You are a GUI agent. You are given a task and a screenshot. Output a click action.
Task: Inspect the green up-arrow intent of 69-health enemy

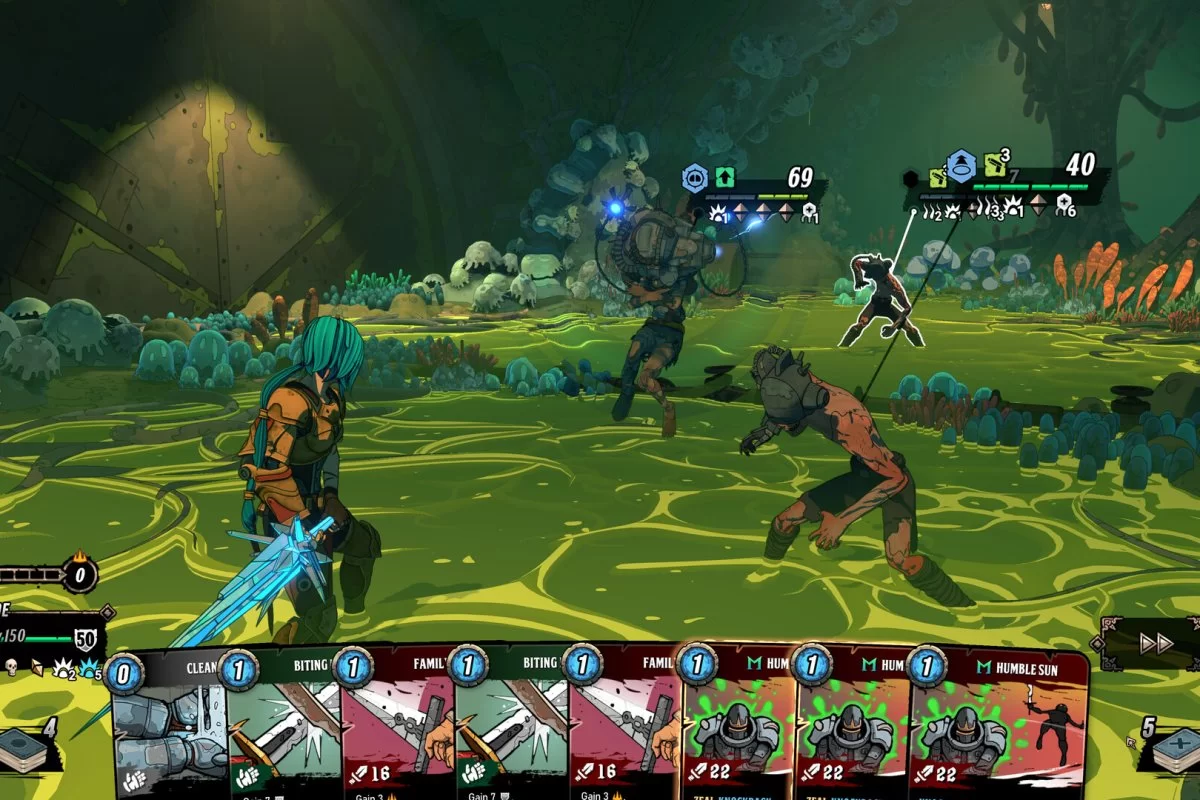coord(725,179)
